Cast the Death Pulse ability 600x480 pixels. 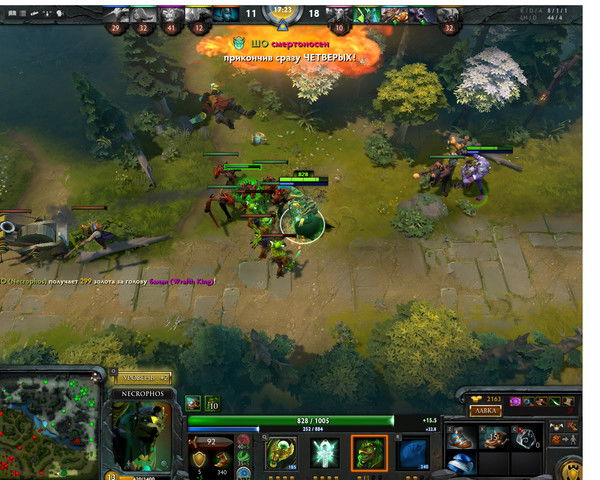(x=280, y=452)
